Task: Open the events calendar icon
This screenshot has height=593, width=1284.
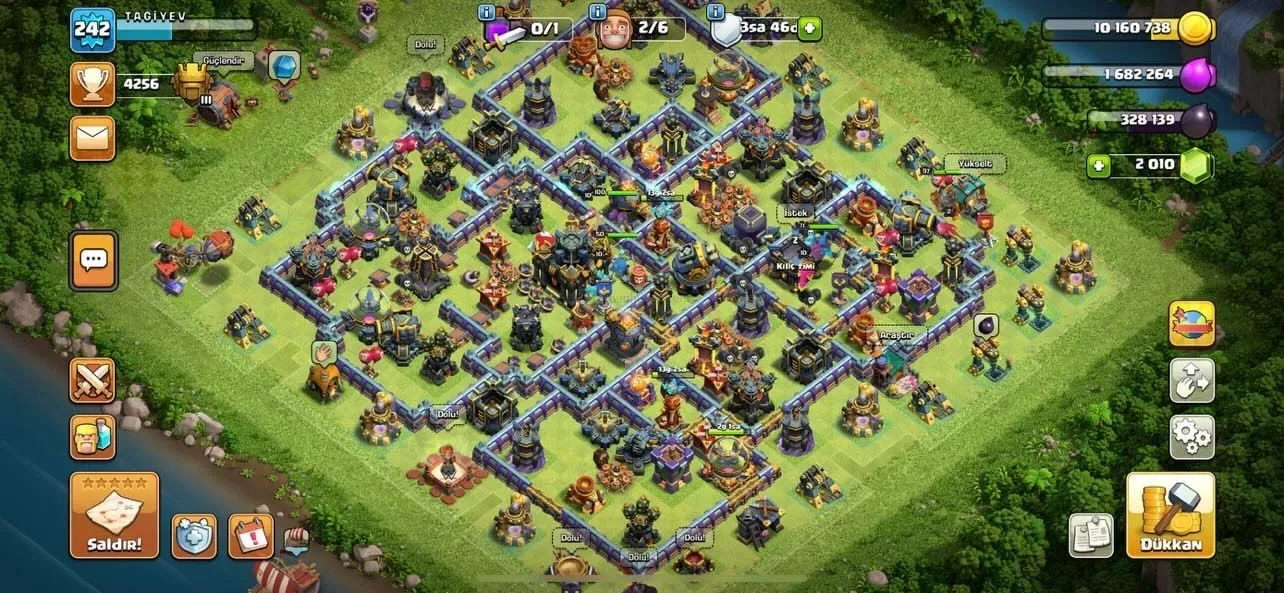Action: (x=250, y=536)
